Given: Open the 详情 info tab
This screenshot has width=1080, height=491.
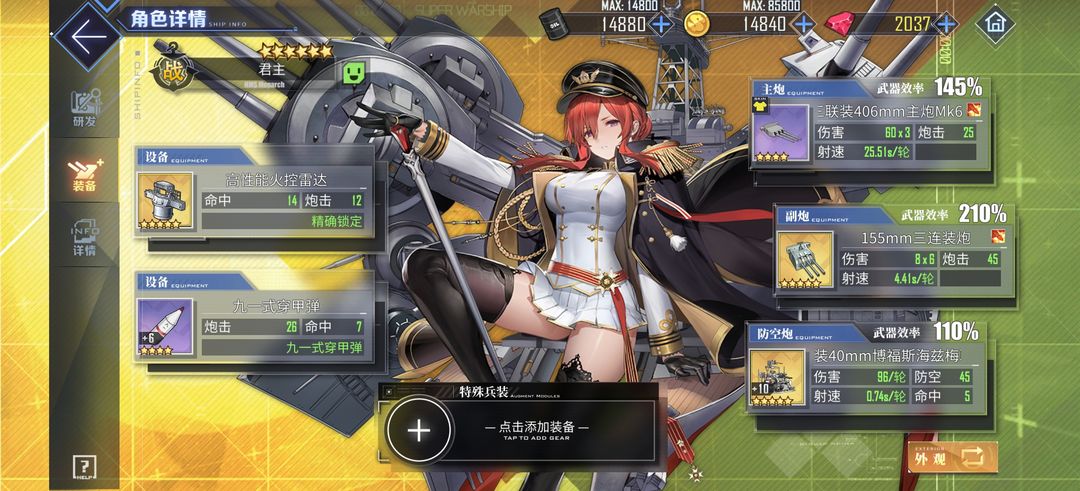Looking at the screenshot, I should pyautogui.click(x=85, y=238).
